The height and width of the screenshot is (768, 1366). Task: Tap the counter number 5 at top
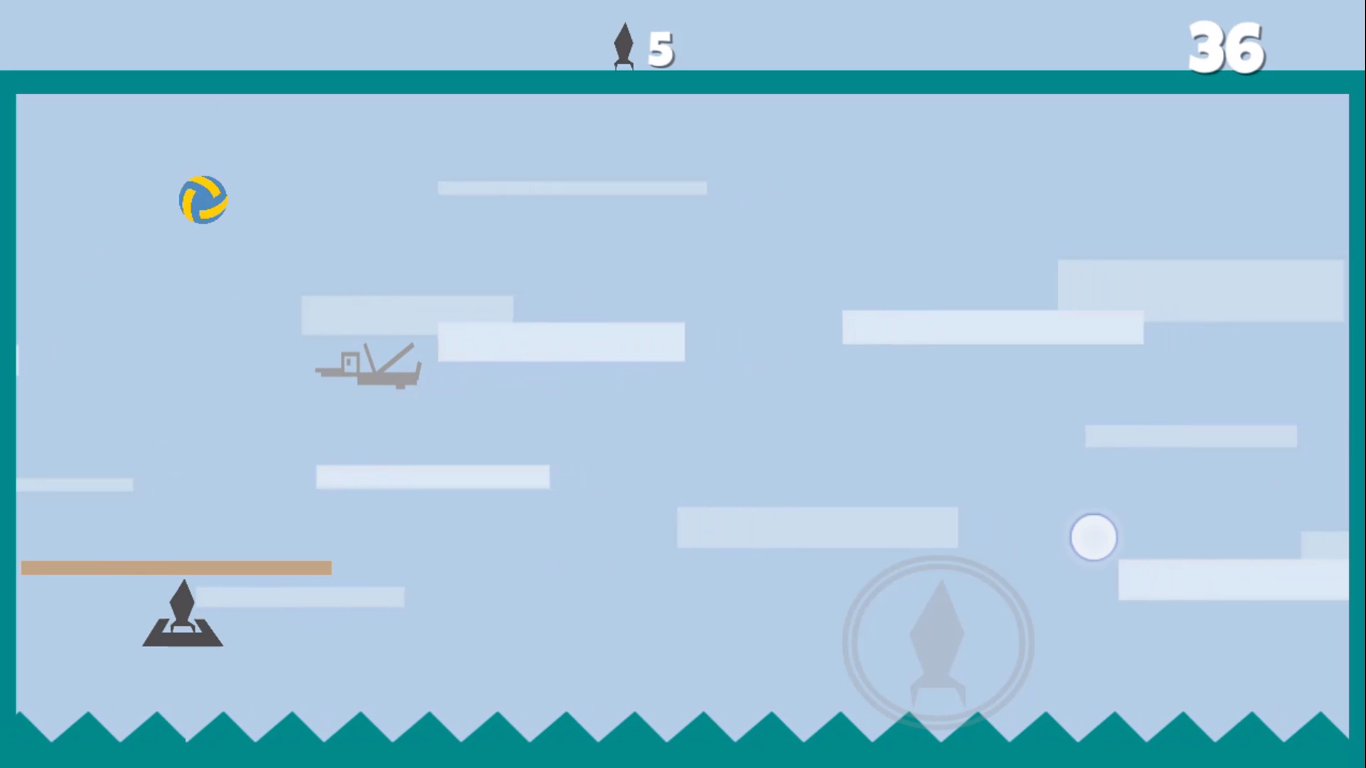[x=660, y=48]
